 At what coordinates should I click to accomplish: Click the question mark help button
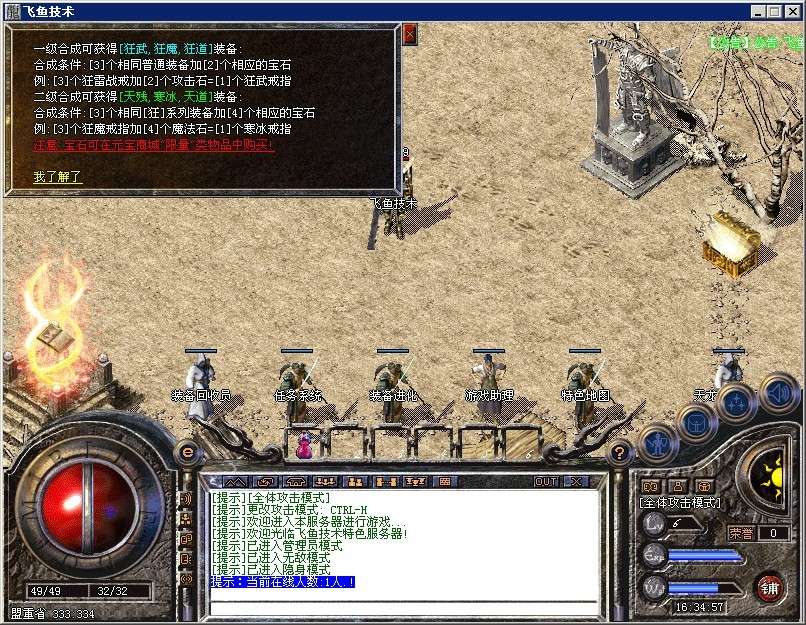click(x=621, y=452)
